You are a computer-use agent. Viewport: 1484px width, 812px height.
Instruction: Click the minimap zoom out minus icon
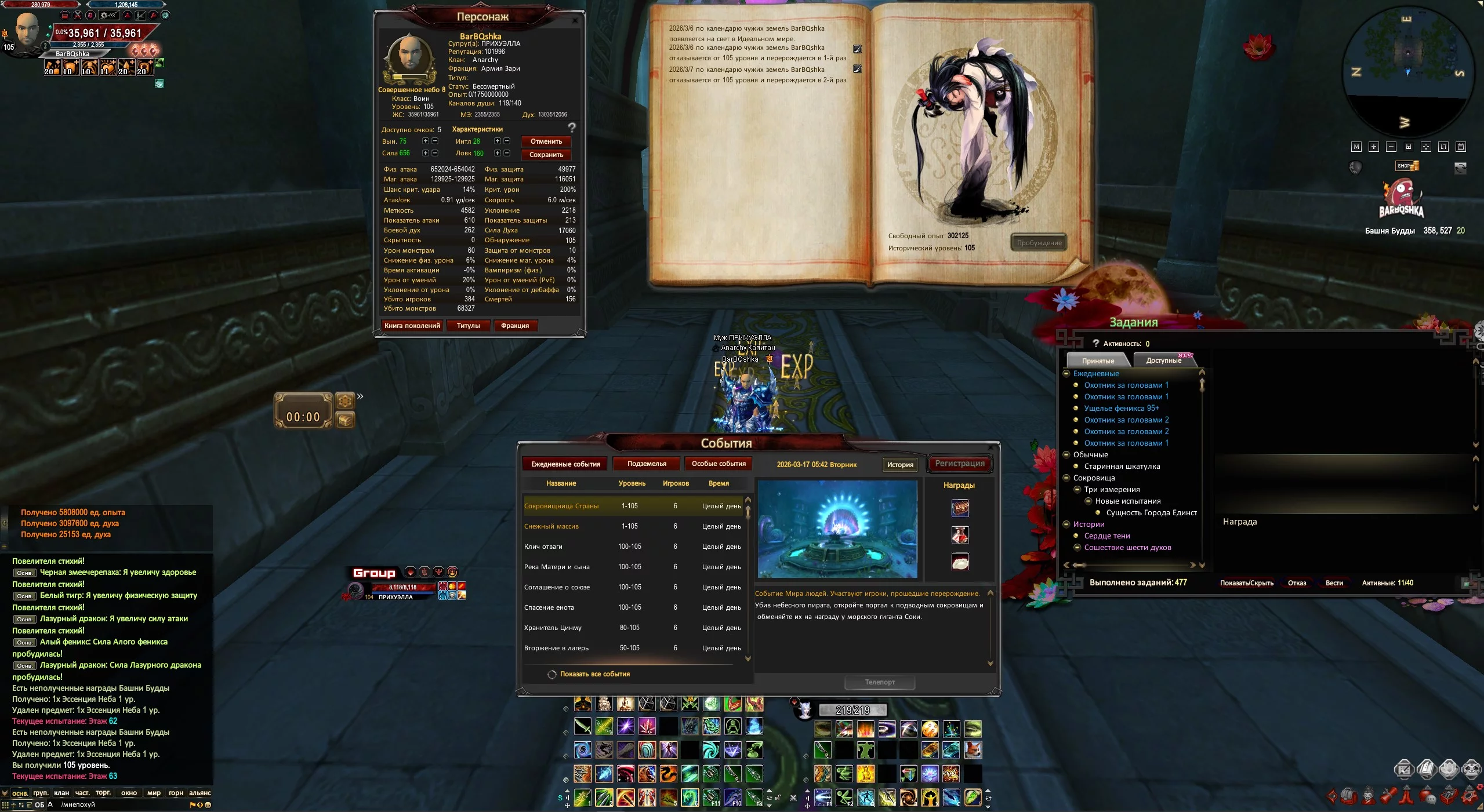(1391, 147)
